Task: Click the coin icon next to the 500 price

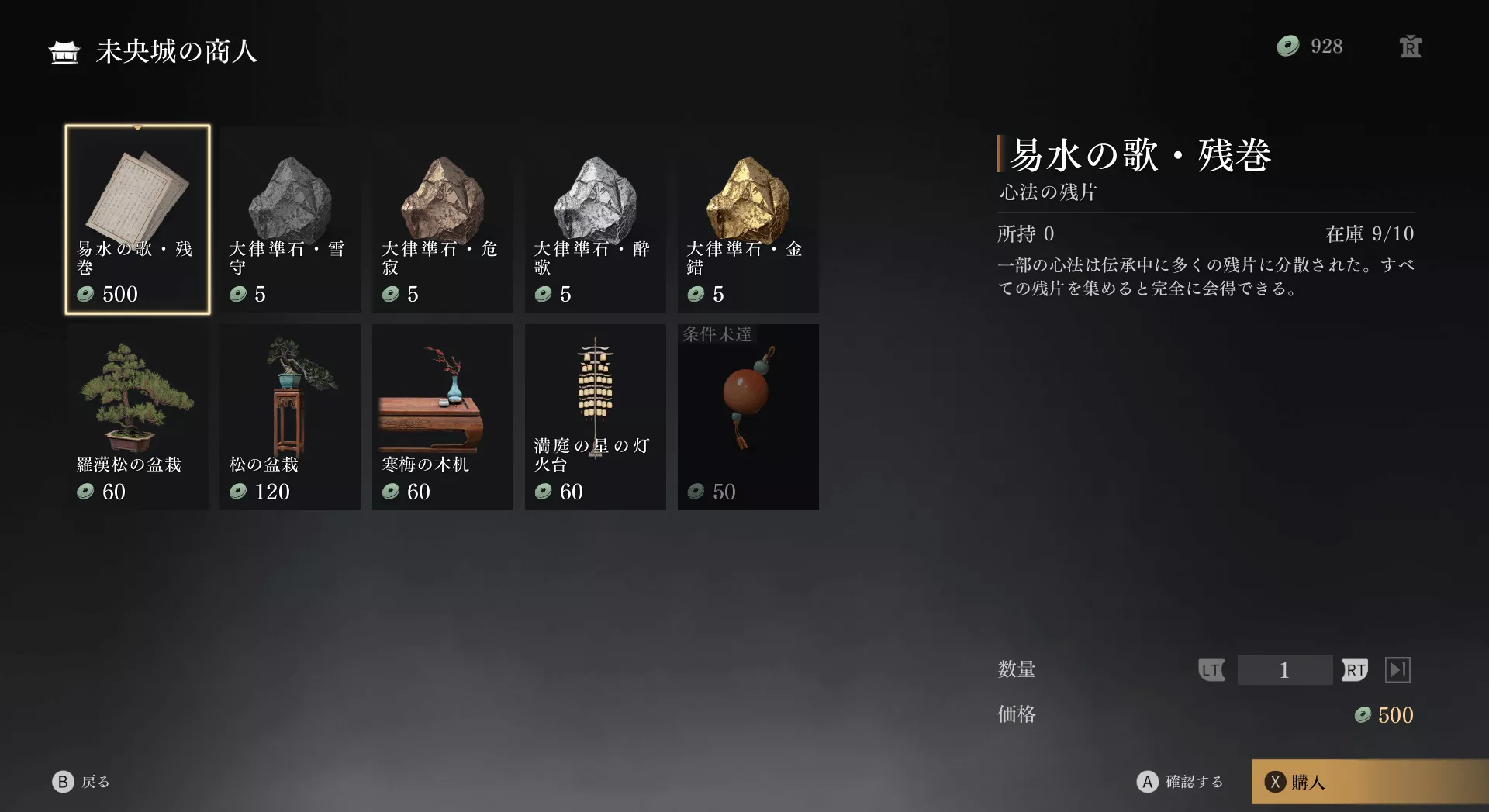Action: [x=1362, y=715]
